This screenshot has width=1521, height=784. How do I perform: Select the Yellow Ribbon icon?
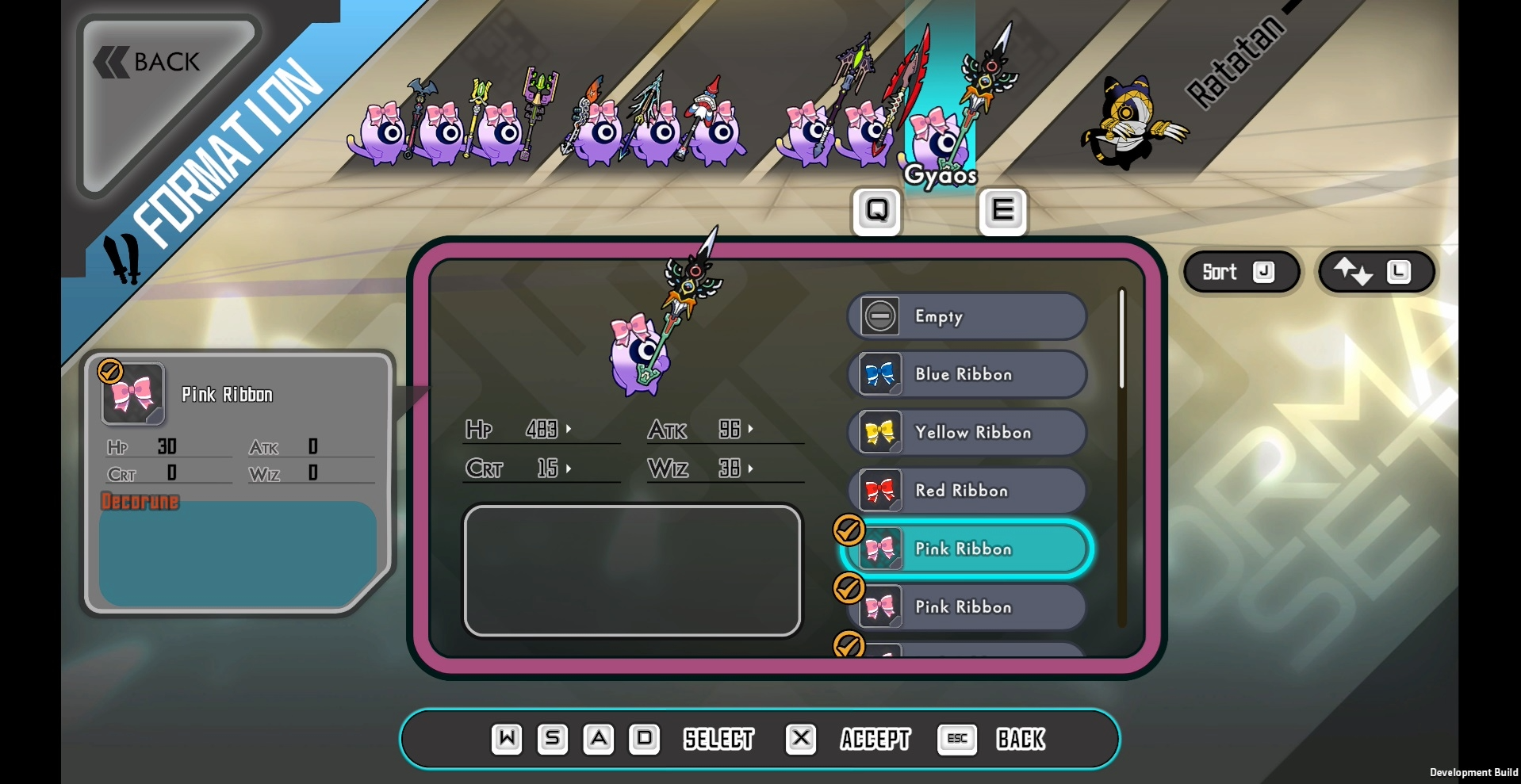[880, 432]
